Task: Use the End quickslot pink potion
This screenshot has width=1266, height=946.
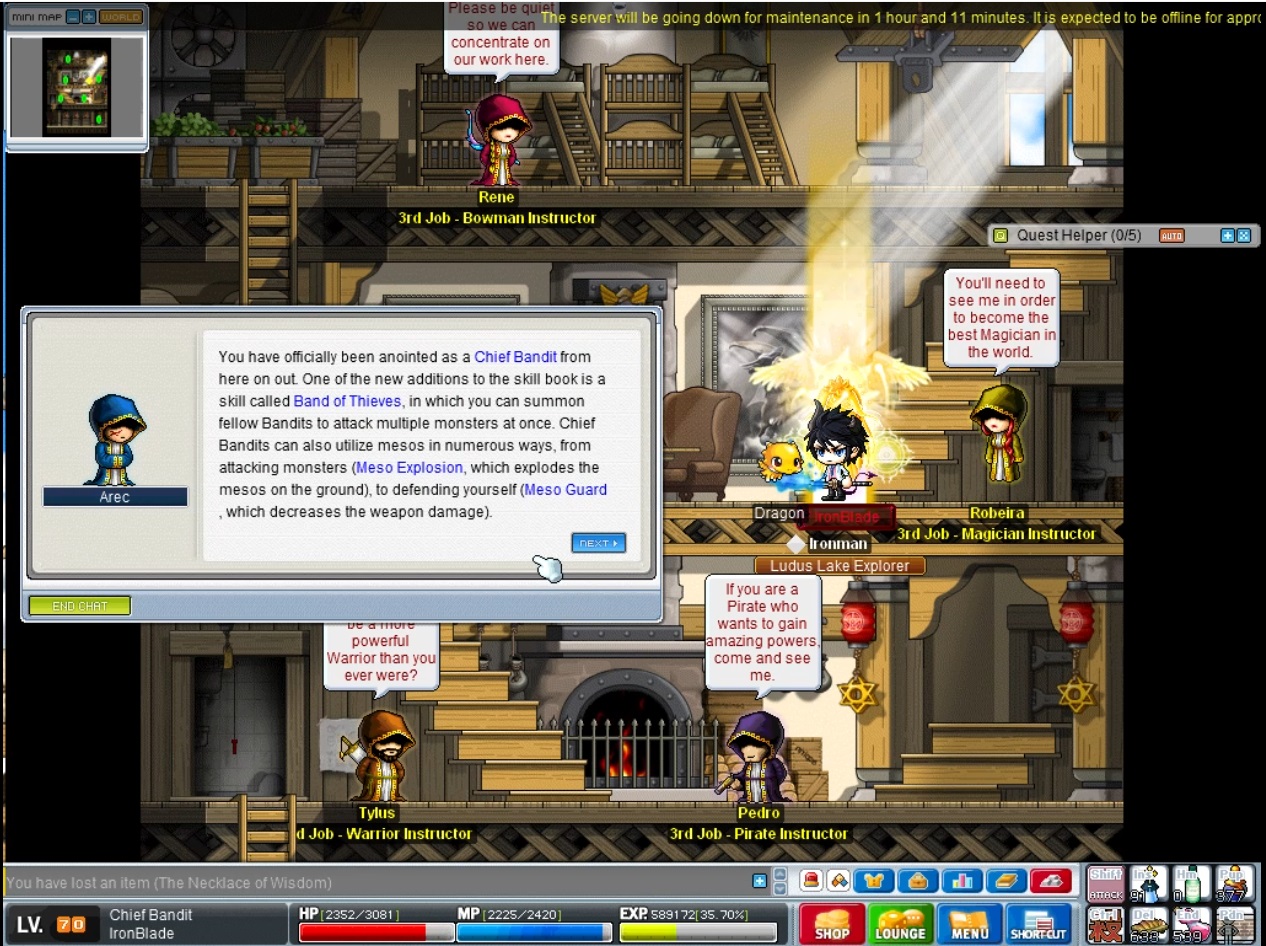Action: coord(1190,925)
